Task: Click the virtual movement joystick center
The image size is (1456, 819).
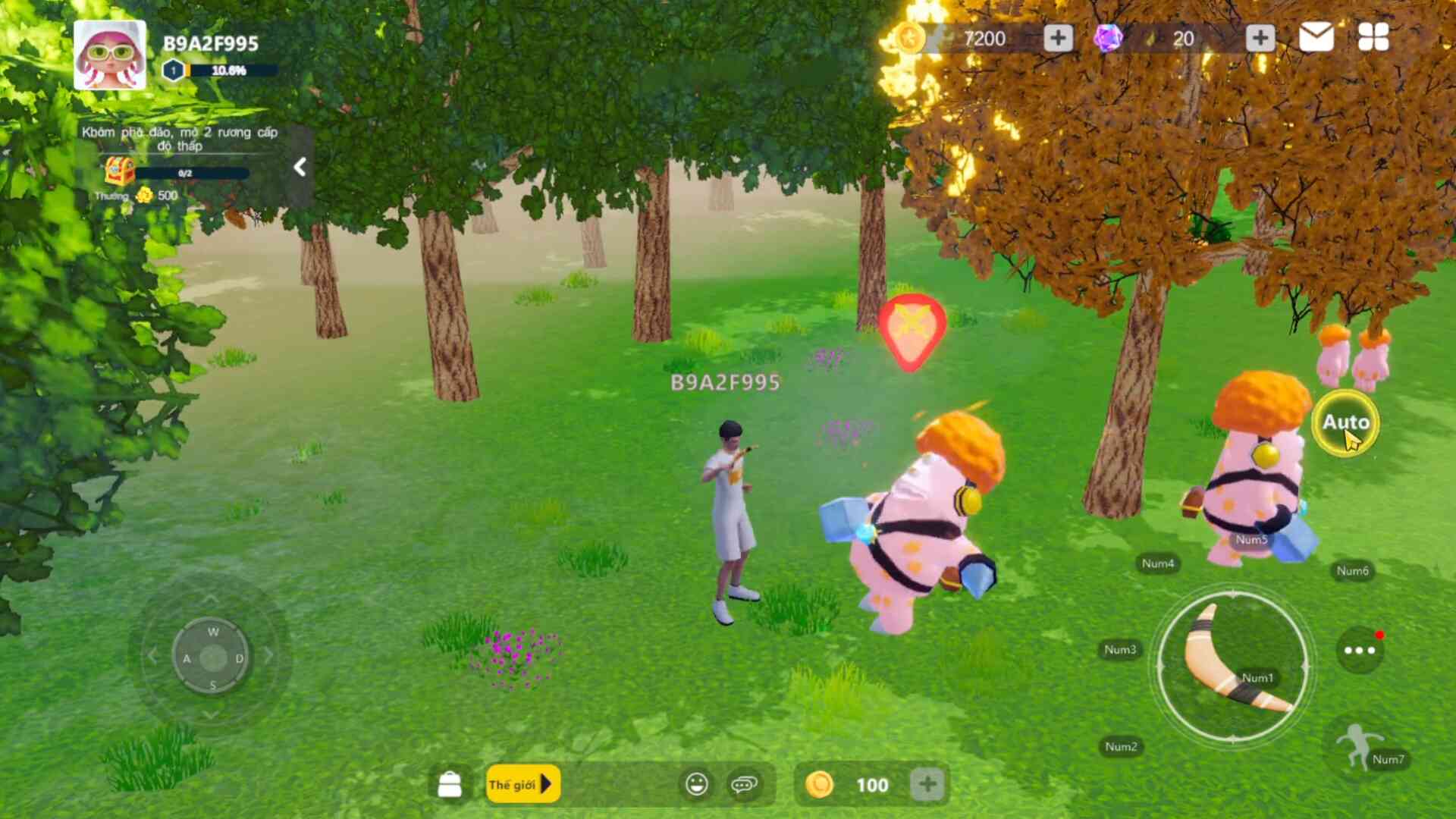Action: (x=212, y=657)
